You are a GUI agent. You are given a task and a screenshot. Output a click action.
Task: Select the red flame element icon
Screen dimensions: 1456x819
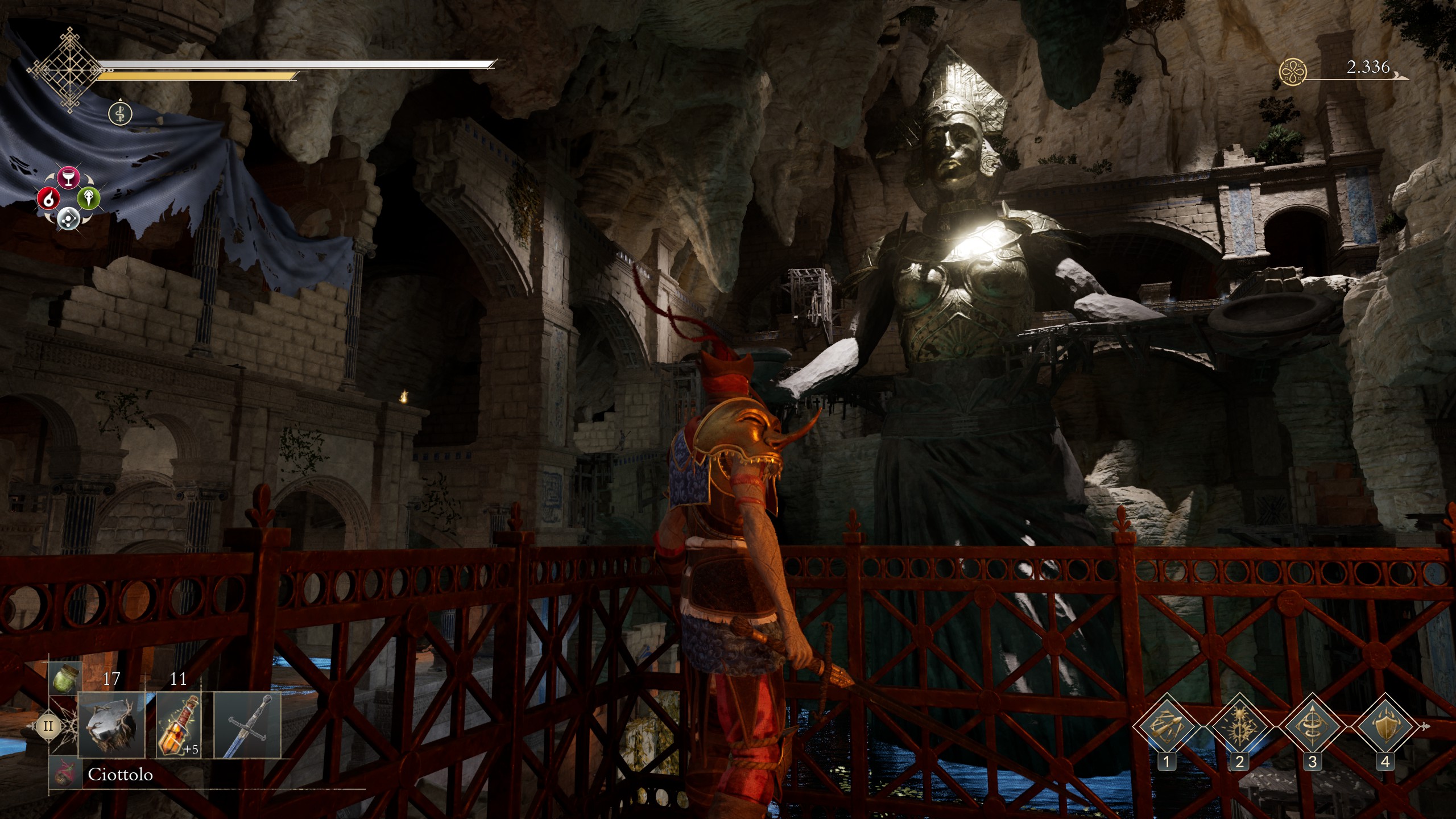click(x=48, y=198)
